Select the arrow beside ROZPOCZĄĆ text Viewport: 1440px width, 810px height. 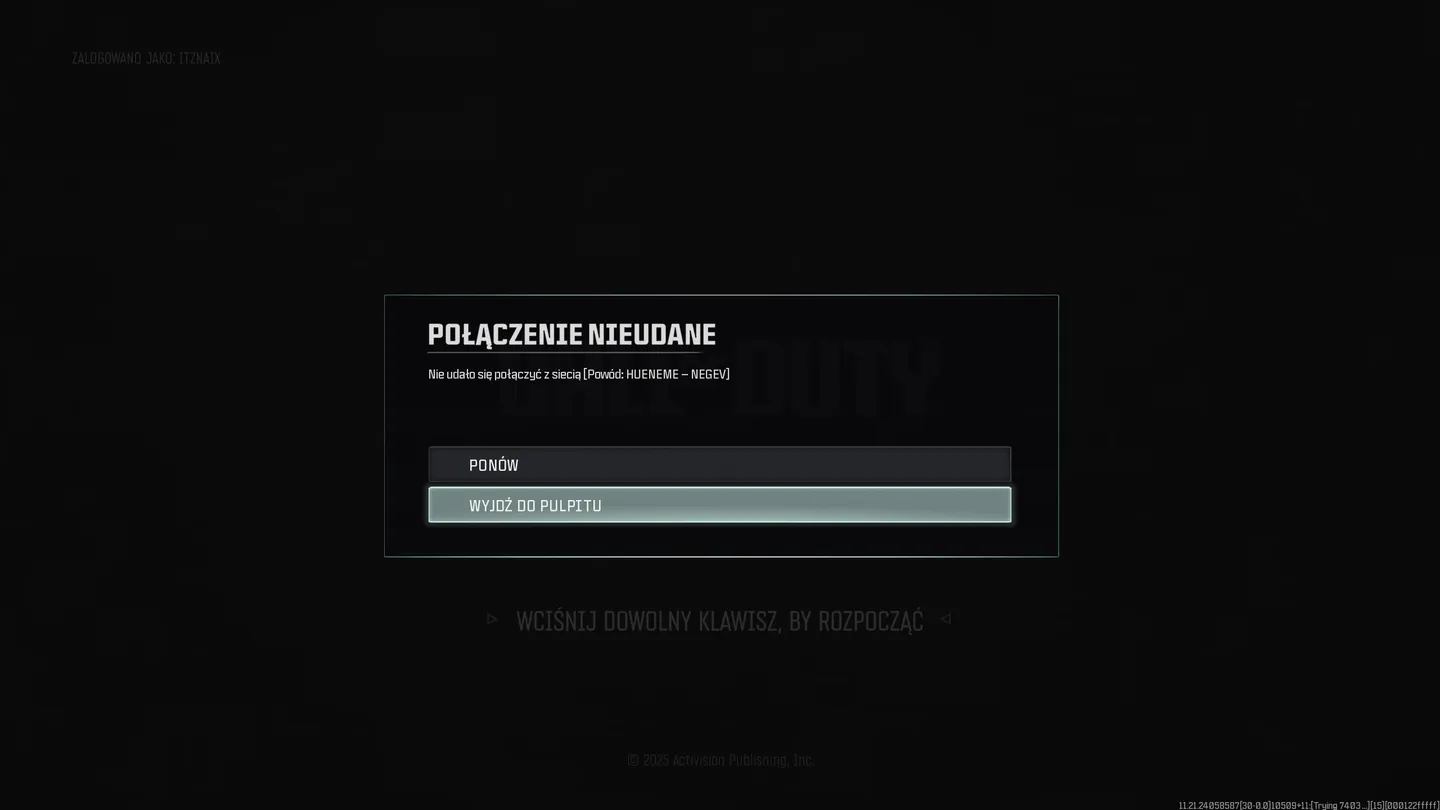945,619
